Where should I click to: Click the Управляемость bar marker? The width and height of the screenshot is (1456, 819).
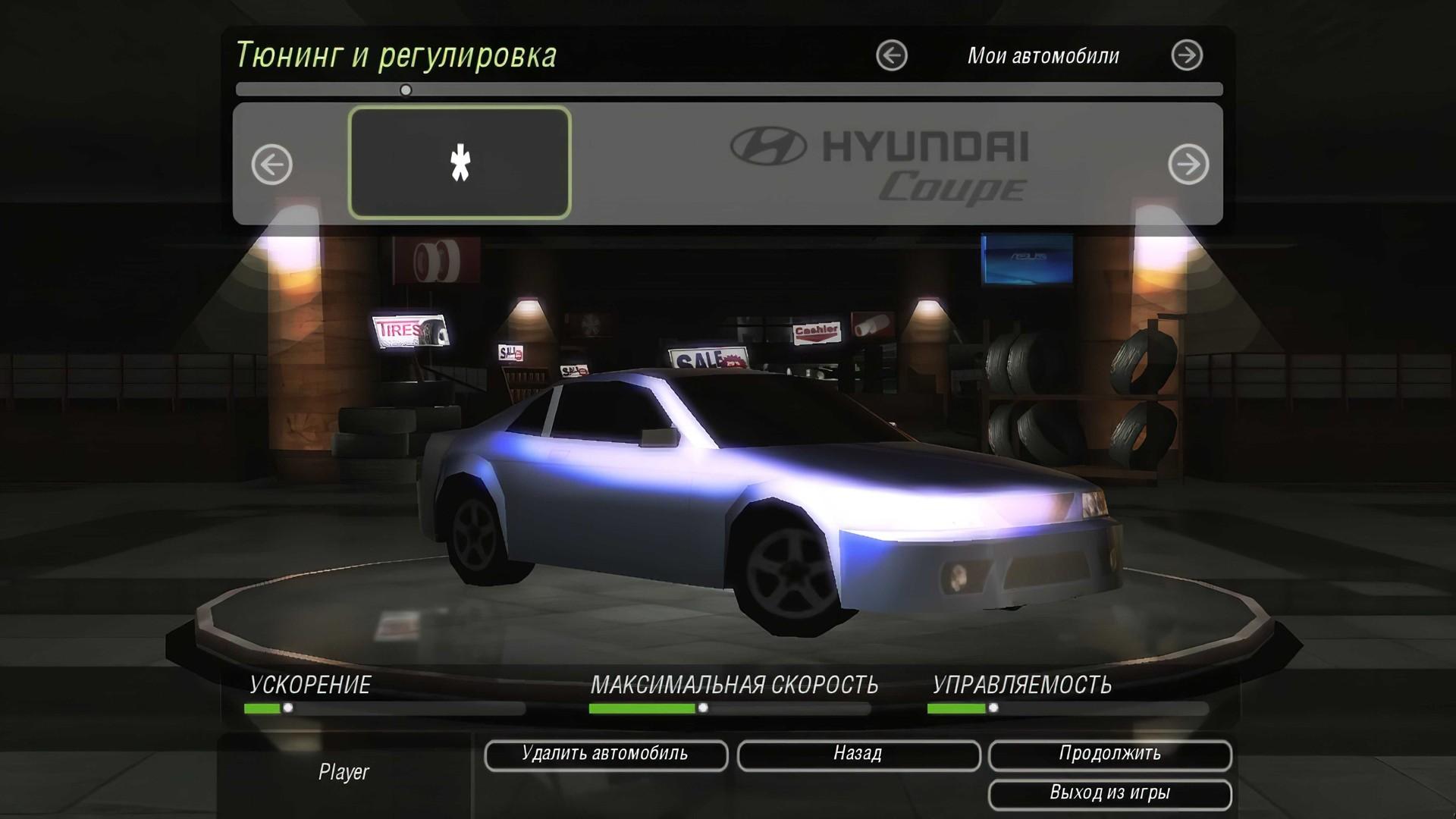tap(992, 708)
